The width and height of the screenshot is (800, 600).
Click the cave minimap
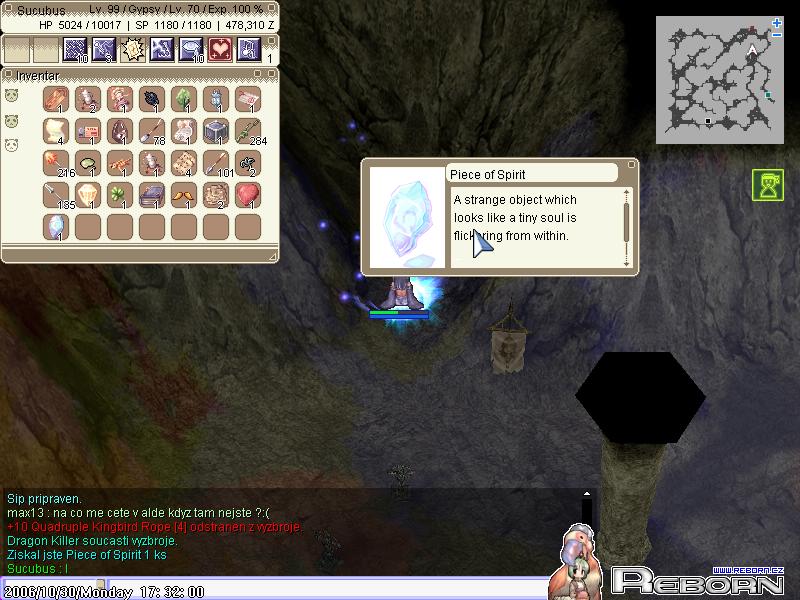[x=718, y=80]
